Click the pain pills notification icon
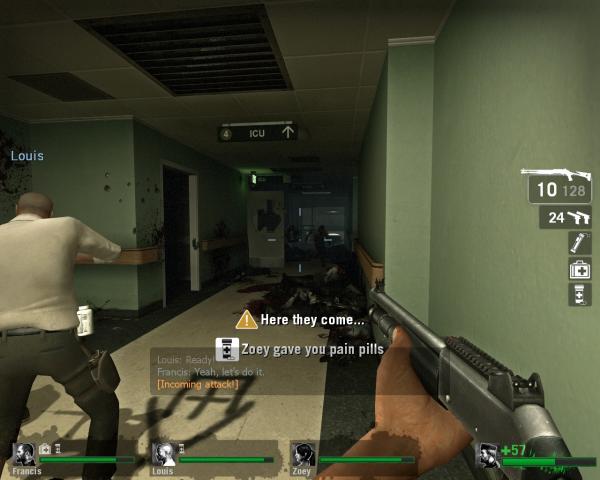The height and width of the screenshot is (480, 600). point(227,349)
